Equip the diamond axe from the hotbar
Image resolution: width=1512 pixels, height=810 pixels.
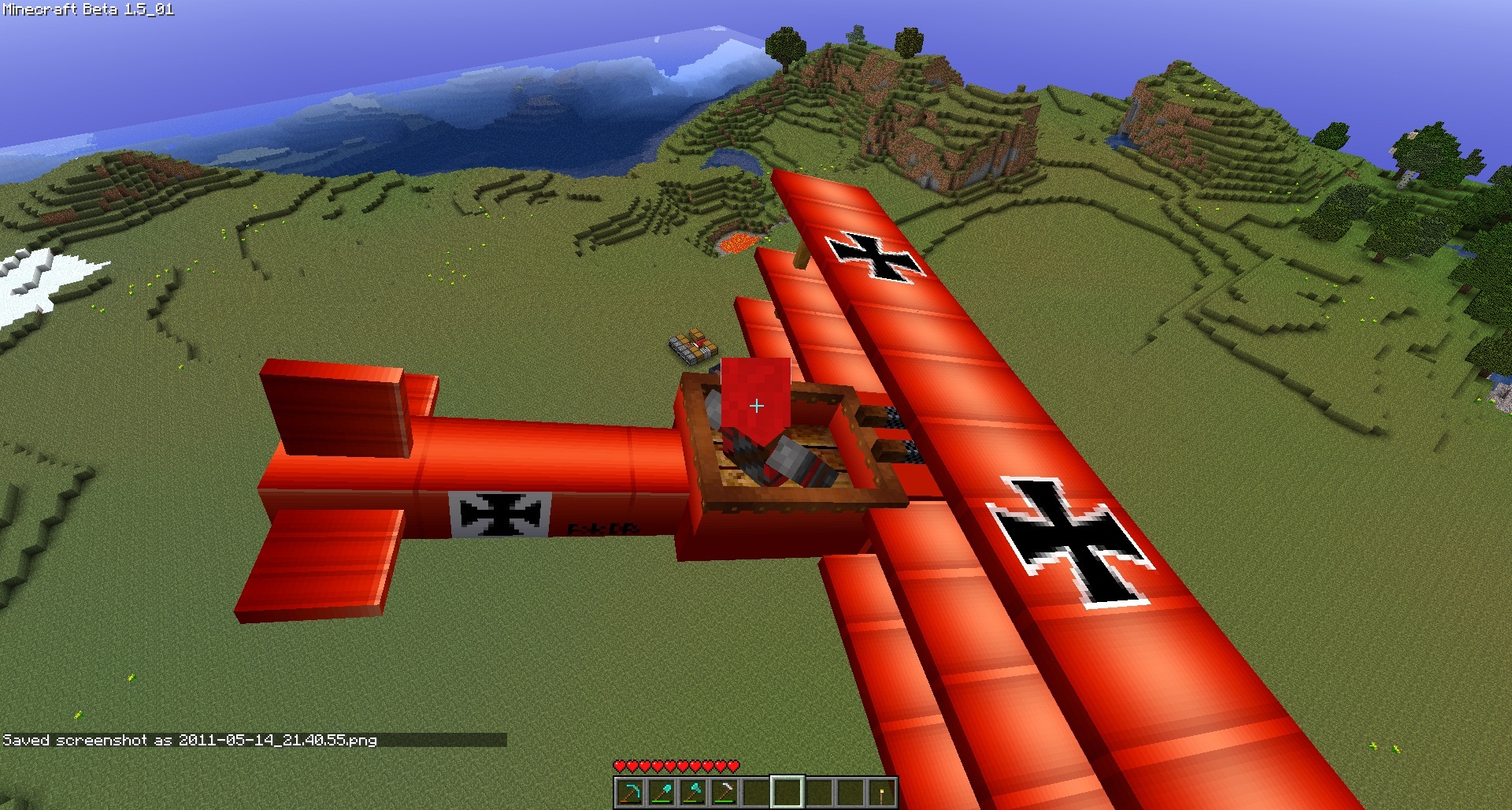click(693, 792)
